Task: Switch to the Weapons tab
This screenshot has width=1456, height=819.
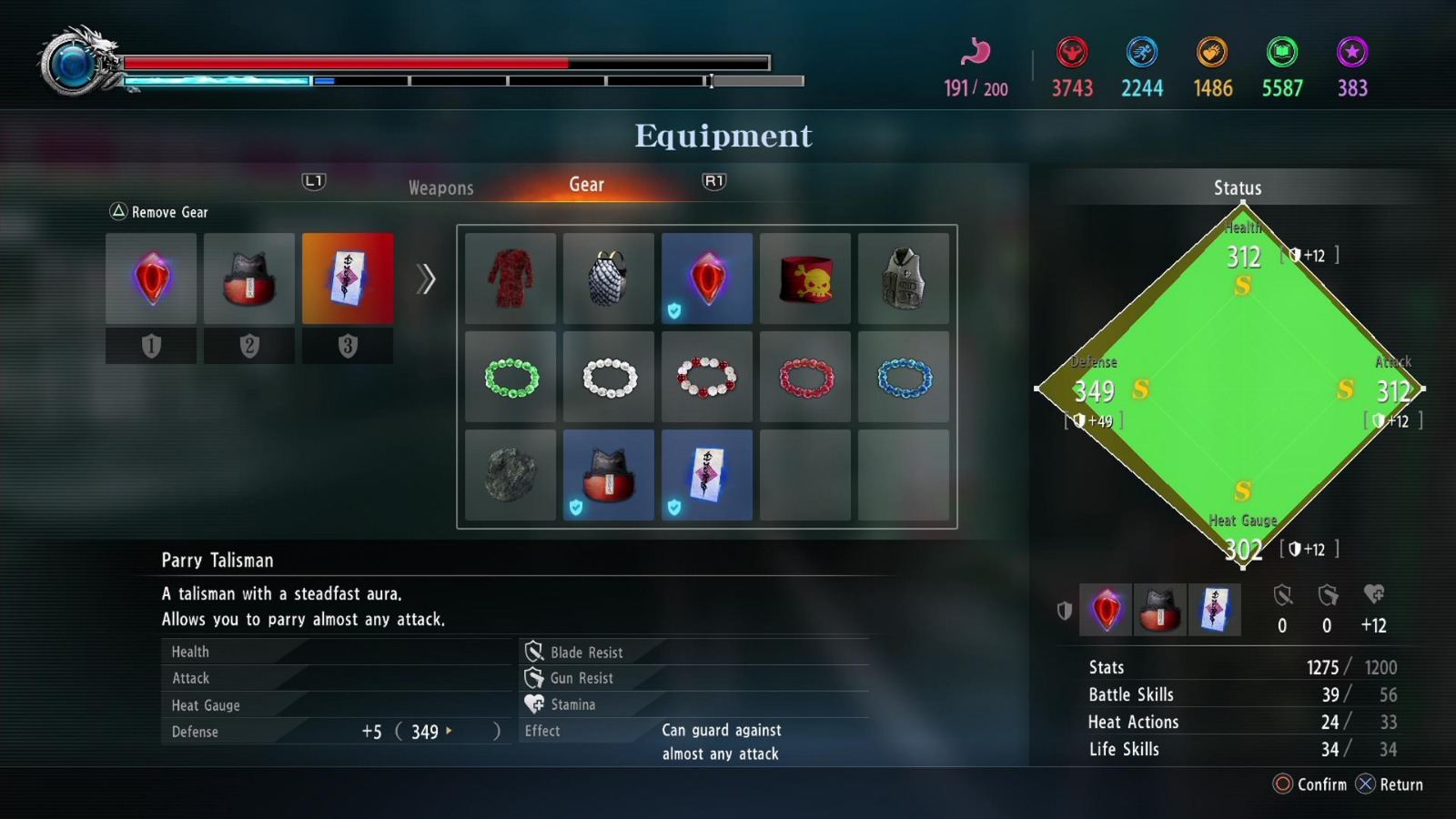Action: click(x=440, y=187)
